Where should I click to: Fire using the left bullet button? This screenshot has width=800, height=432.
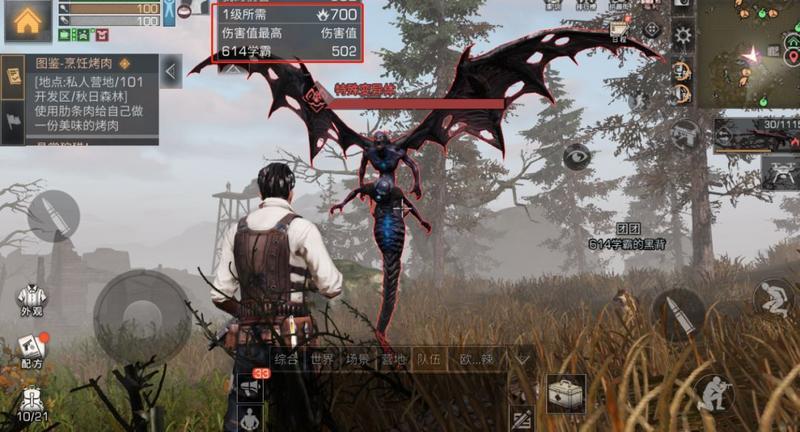point(53,216)
